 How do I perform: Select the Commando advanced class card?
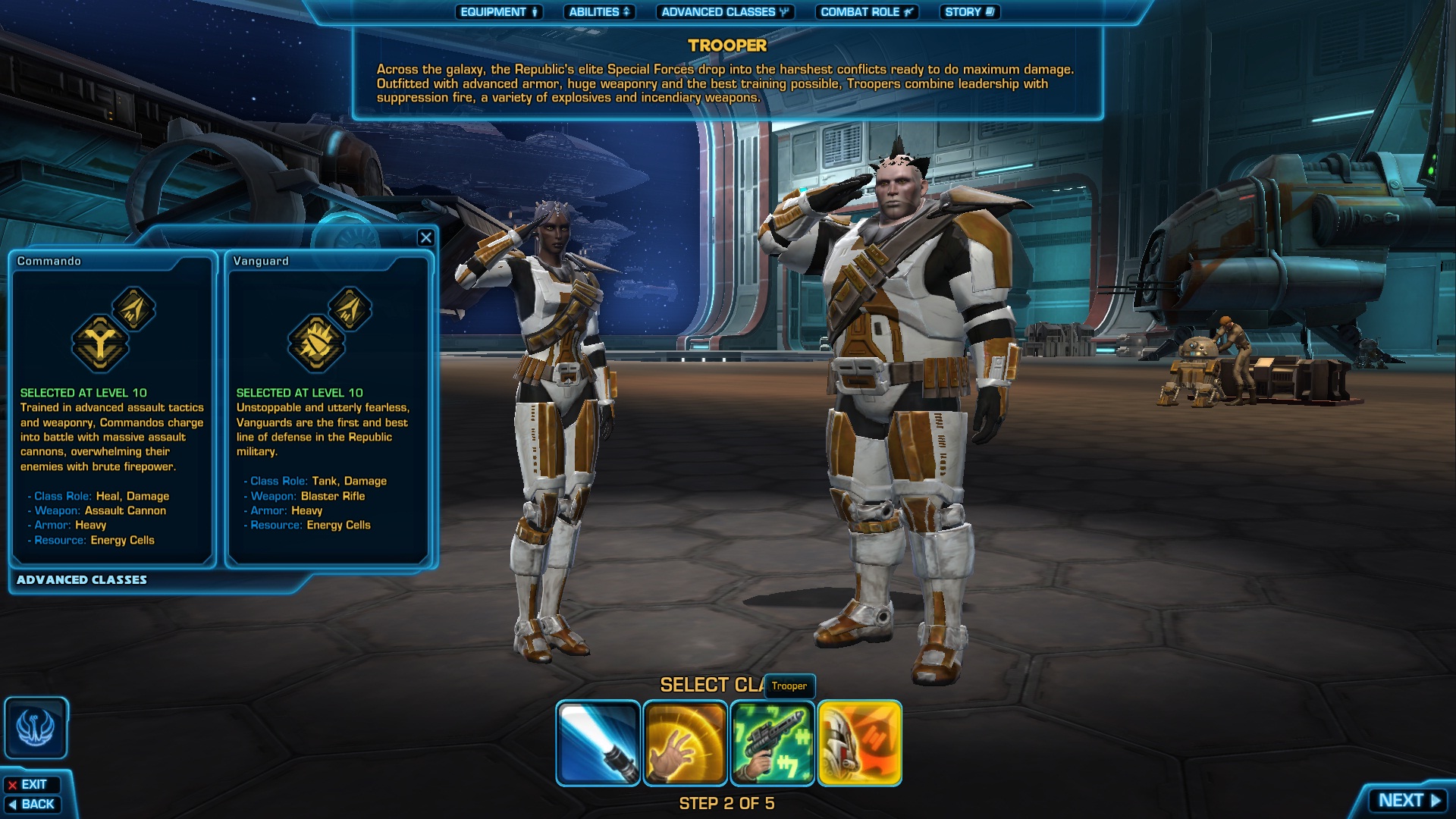tap(112, 410)
